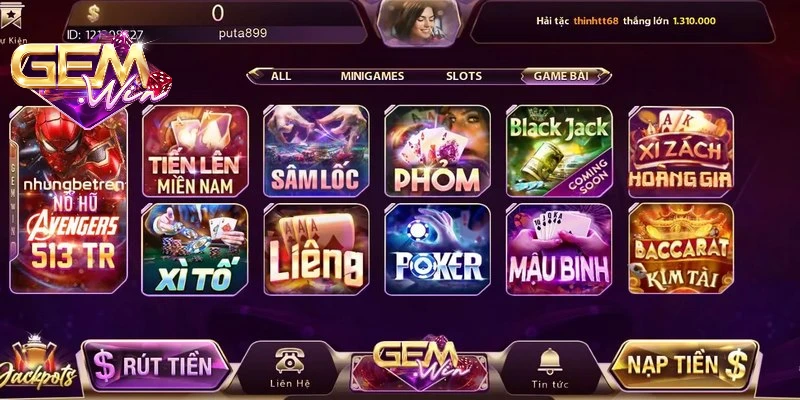This screenshot has height=400, width=800.
Task: Open the Avengers Nổ Hũ jackpot banner
Action: point(69,200)
